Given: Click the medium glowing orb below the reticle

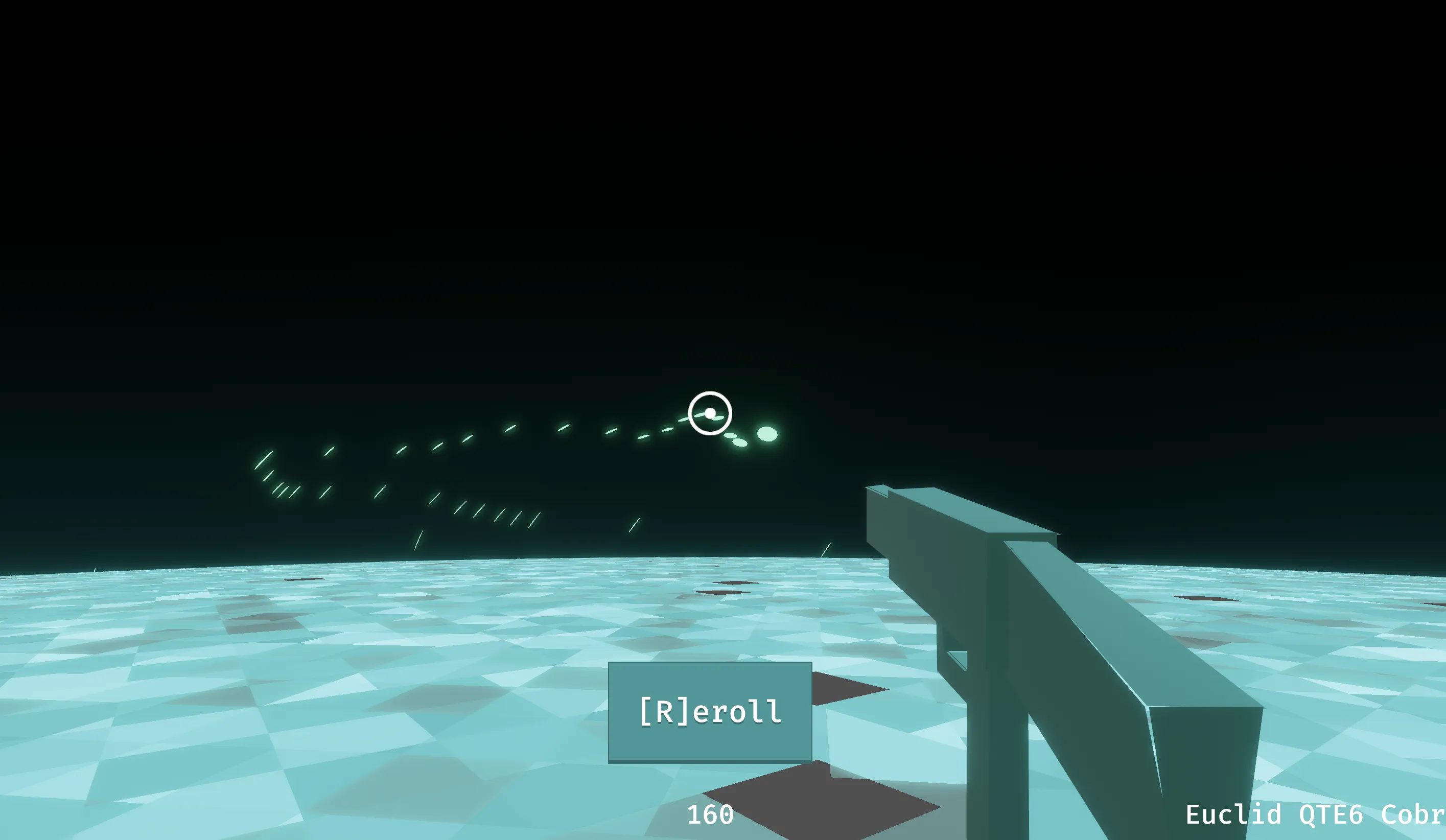Looking at the screenshot, I should [741, 444].
